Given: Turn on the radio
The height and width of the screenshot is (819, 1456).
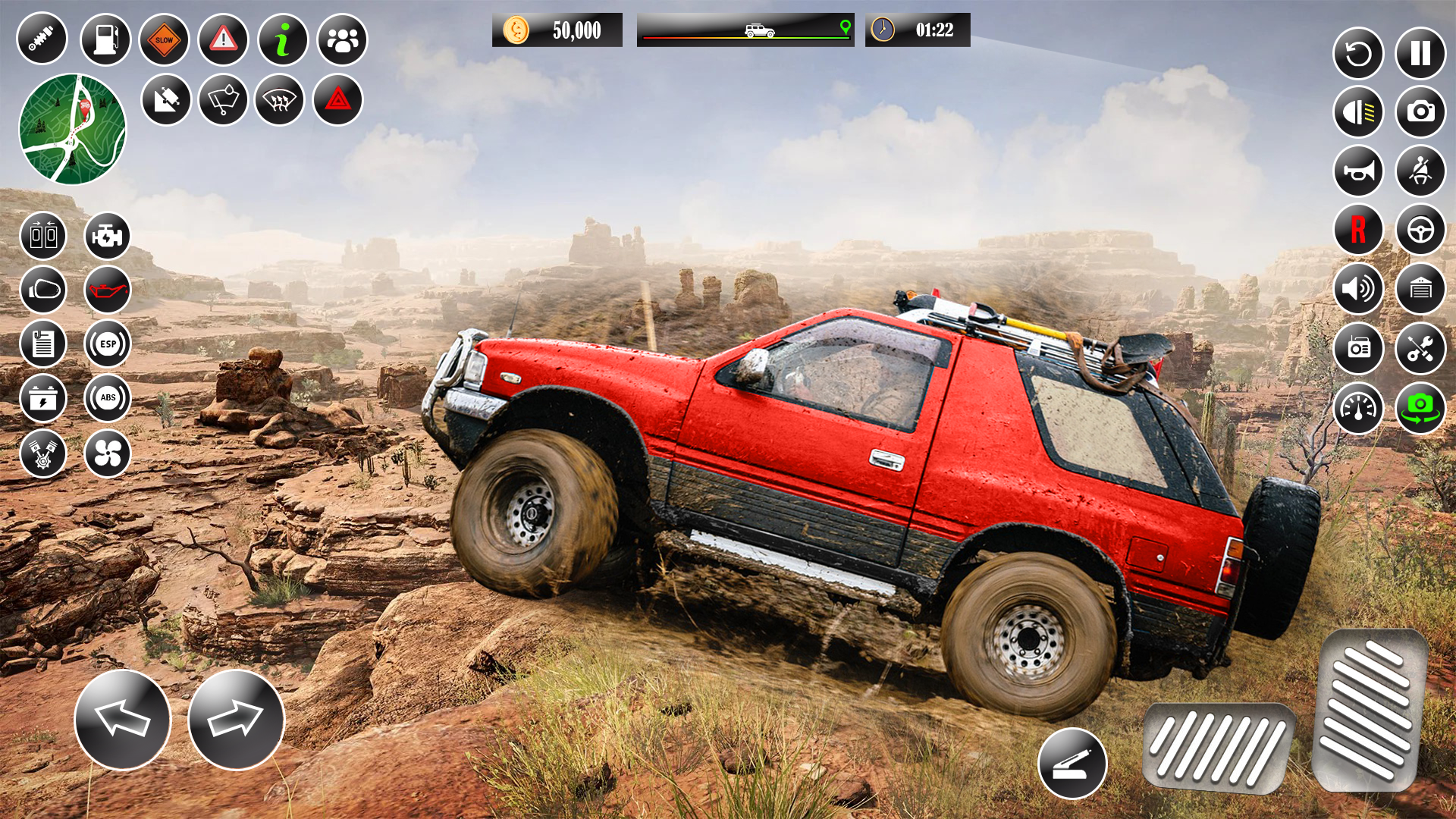Looking at the screenshot, I should (1360, 348).
